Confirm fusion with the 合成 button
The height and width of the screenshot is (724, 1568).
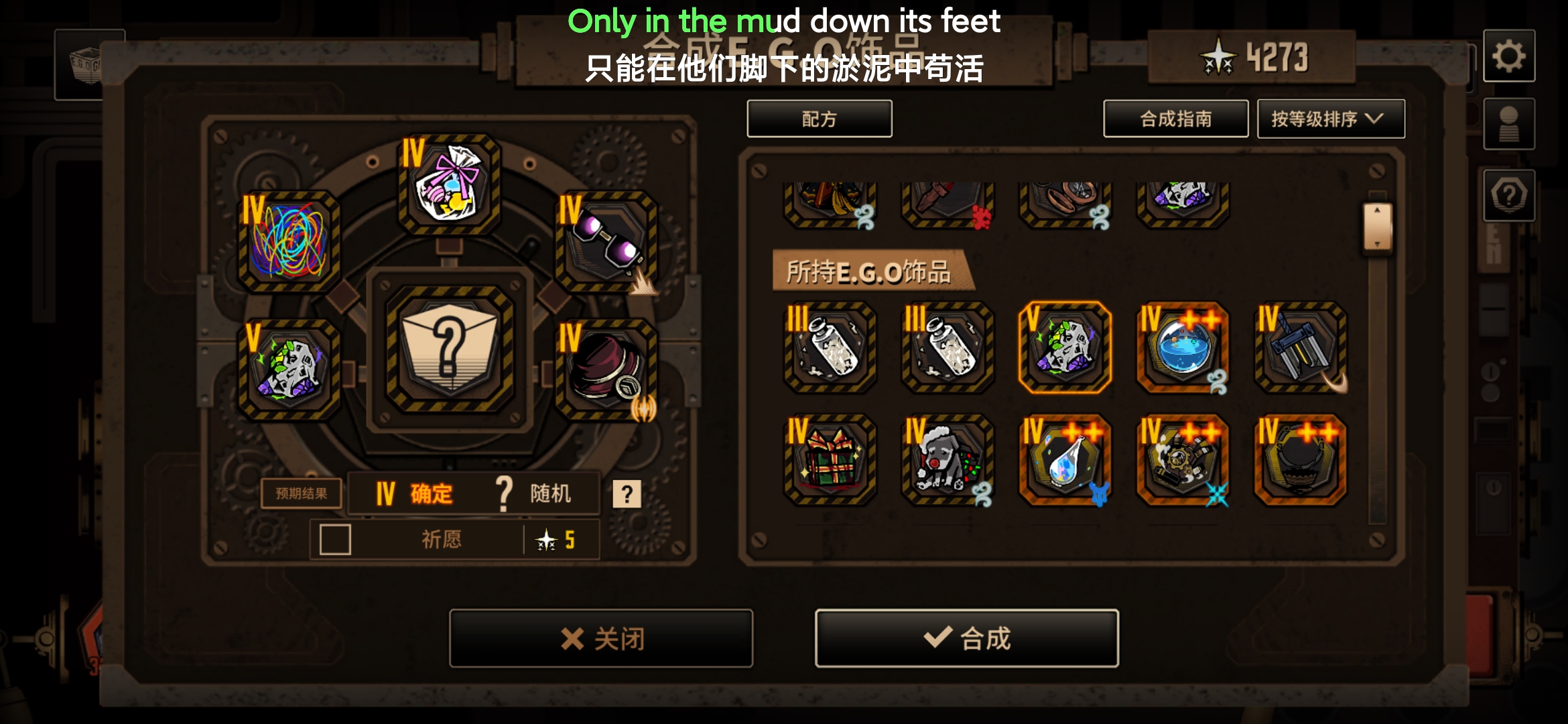click(966, 638)
